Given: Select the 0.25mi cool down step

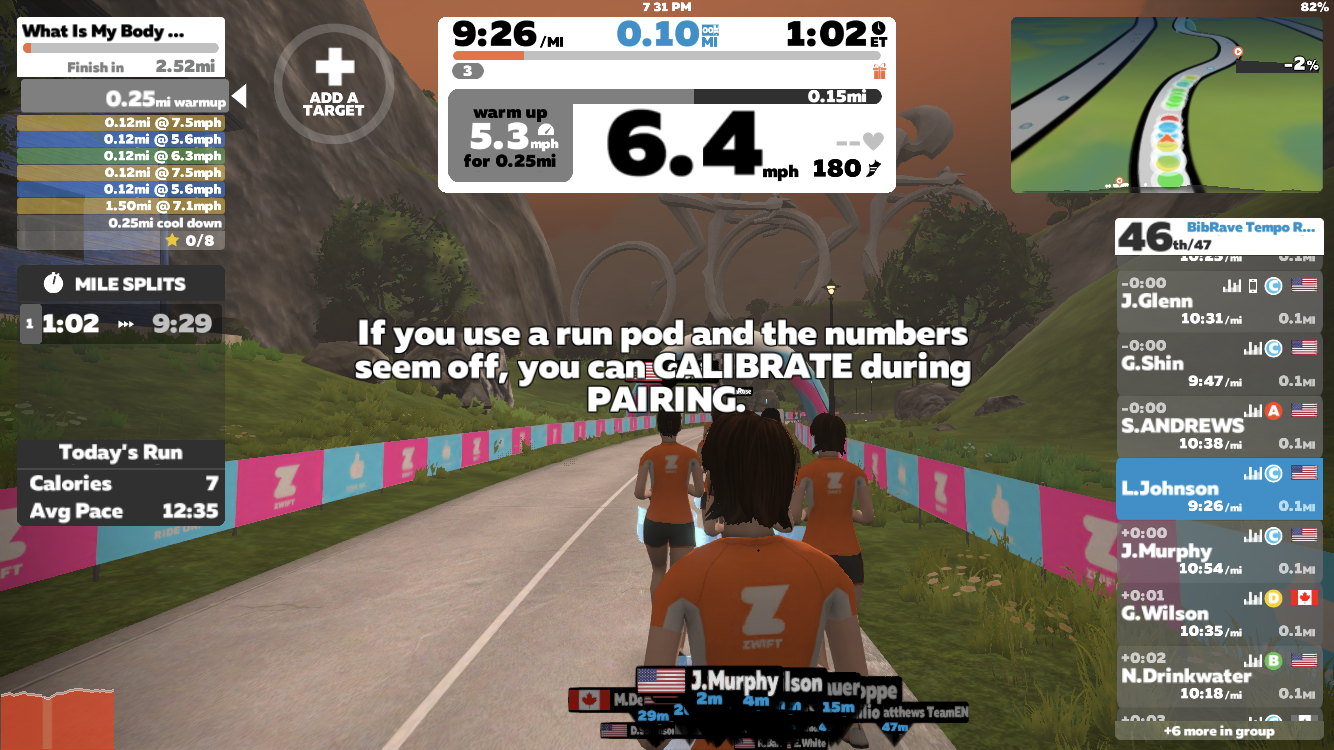Looking at the screenshot, I should click(x=120, y=223).
